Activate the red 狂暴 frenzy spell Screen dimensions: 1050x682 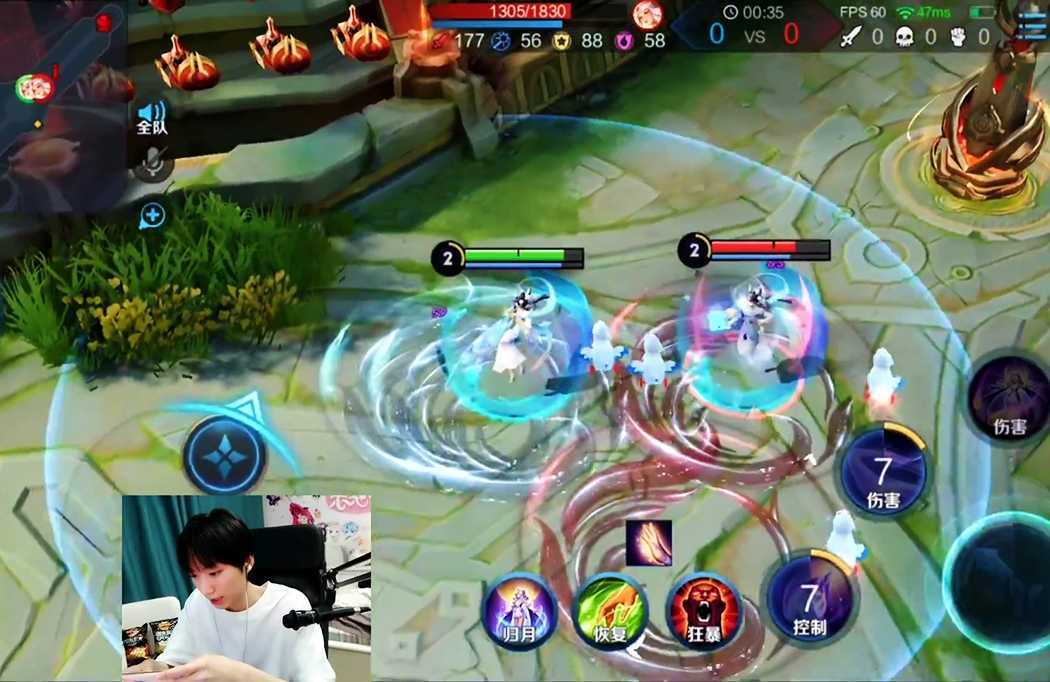coord(703,610)
